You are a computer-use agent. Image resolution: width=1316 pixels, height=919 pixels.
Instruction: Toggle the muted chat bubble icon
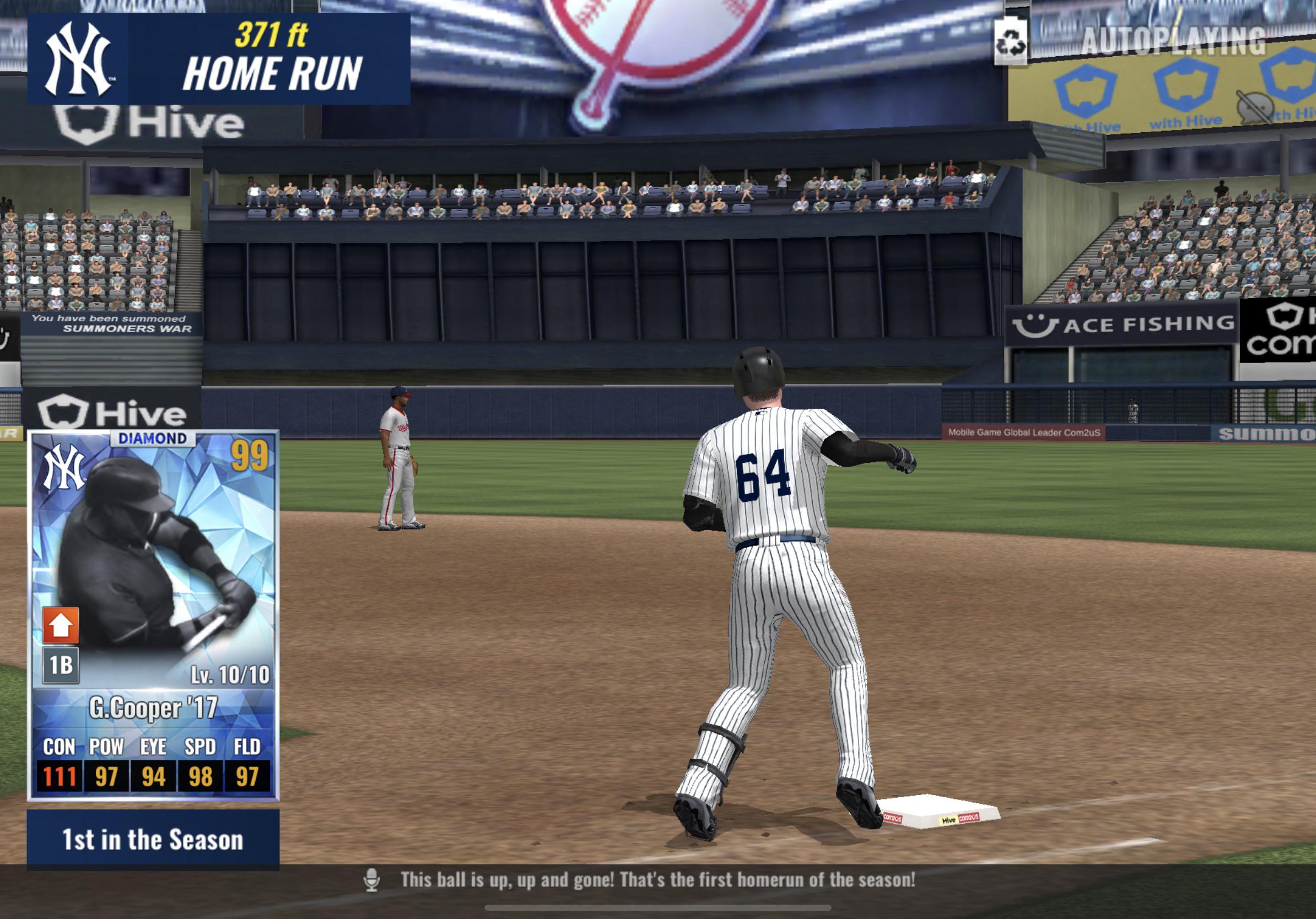pyautogui.click(x=1255, y=107)
